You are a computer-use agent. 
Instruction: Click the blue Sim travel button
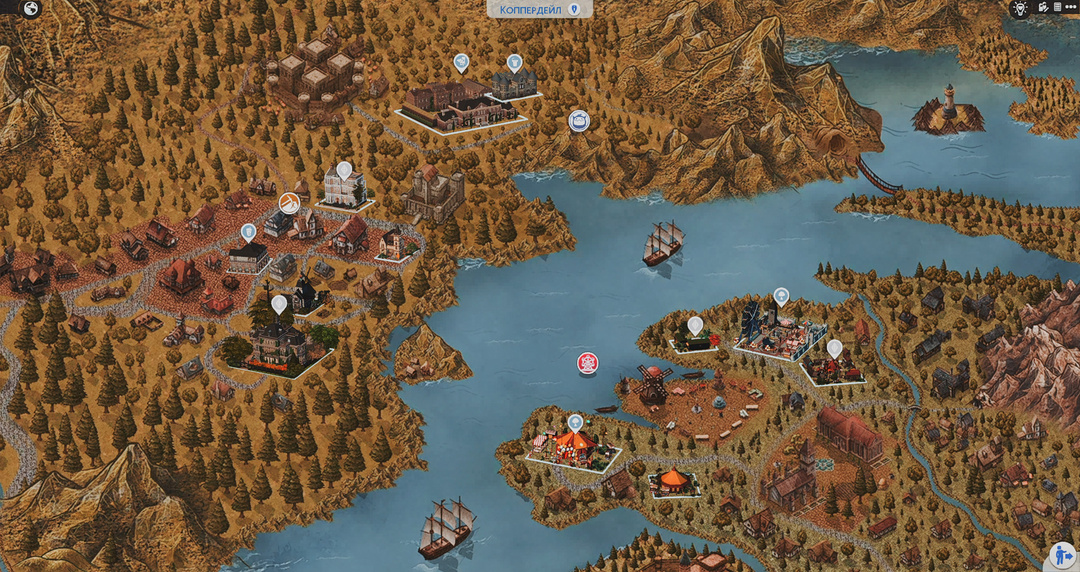(1062, 554)
